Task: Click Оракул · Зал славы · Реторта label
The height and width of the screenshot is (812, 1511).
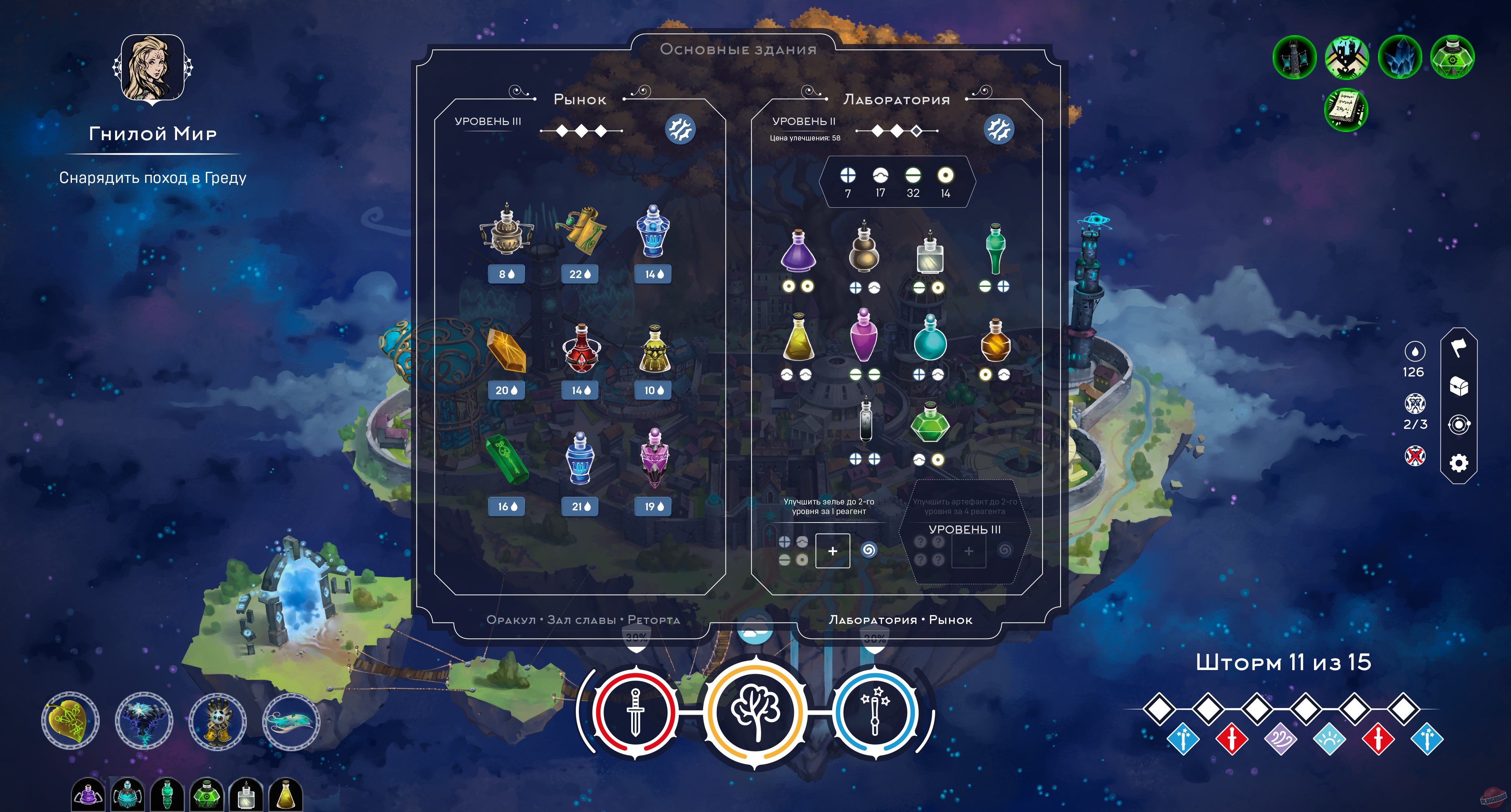Action: [x=584, y=619]
